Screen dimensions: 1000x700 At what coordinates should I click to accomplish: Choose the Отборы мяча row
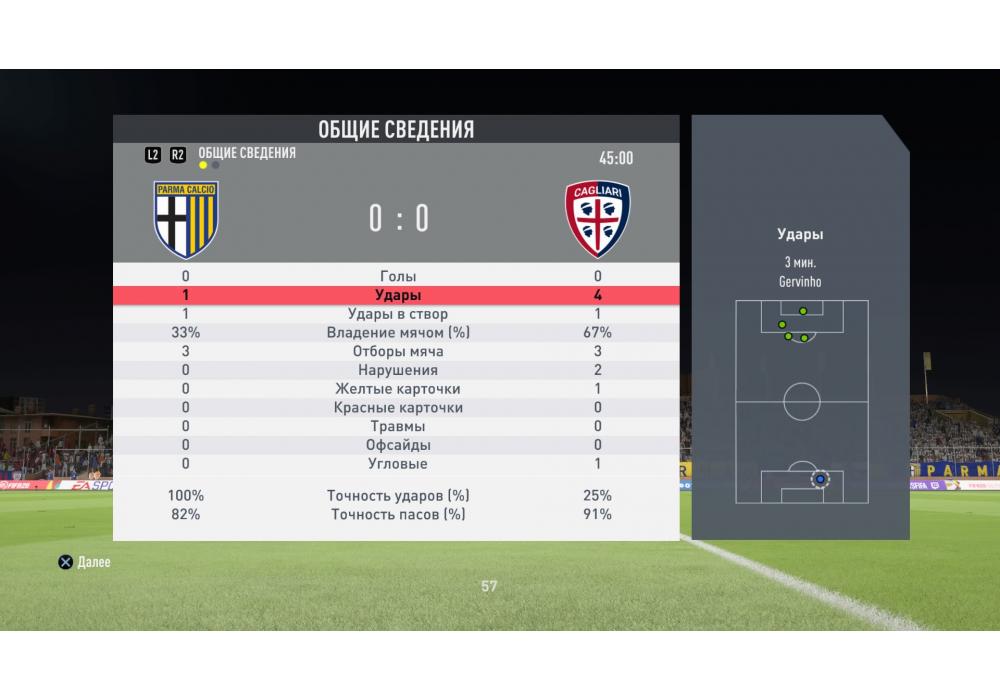[x=398, y=351]
